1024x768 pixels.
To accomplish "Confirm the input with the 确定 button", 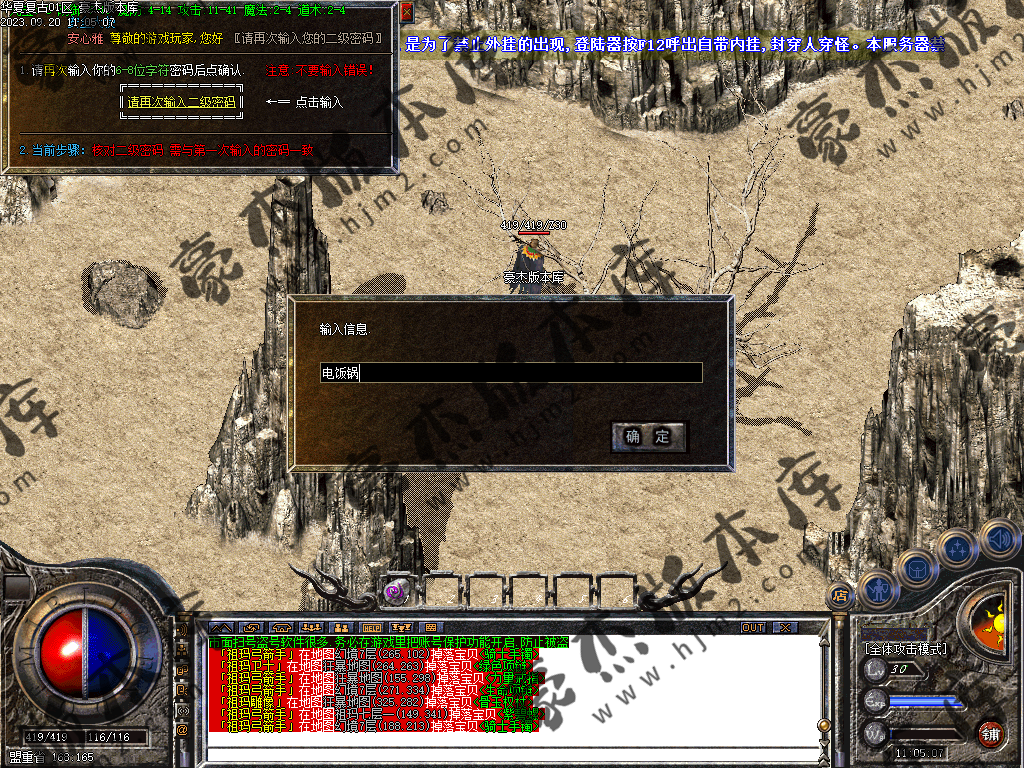I will click(x=649, y=437).
